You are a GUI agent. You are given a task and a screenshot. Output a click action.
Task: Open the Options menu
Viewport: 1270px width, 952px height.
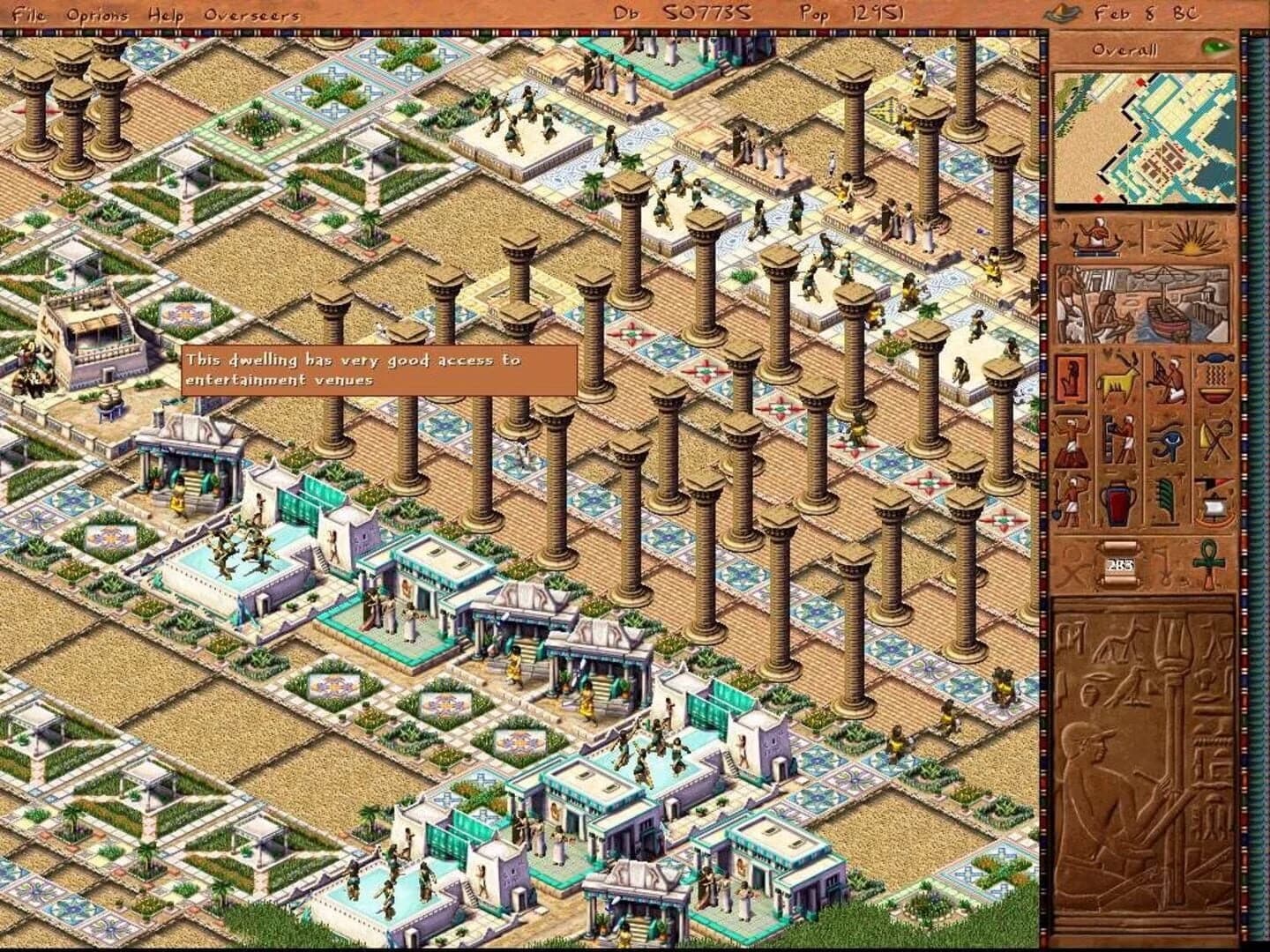point(97,14)
